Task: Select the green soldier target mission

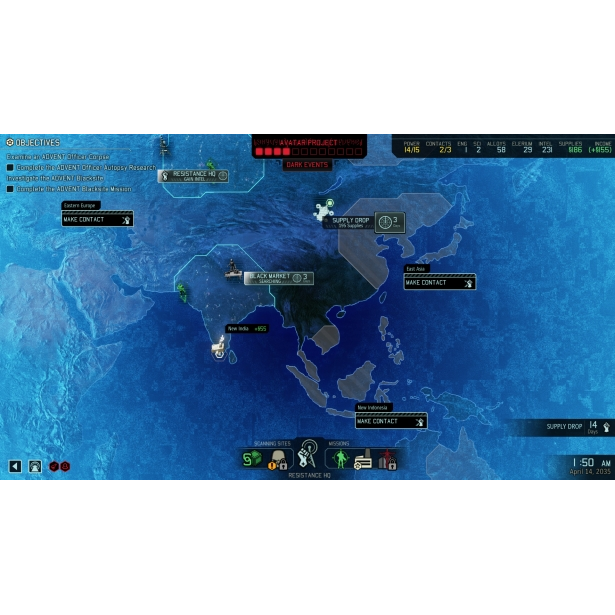Action: point(338,458)
